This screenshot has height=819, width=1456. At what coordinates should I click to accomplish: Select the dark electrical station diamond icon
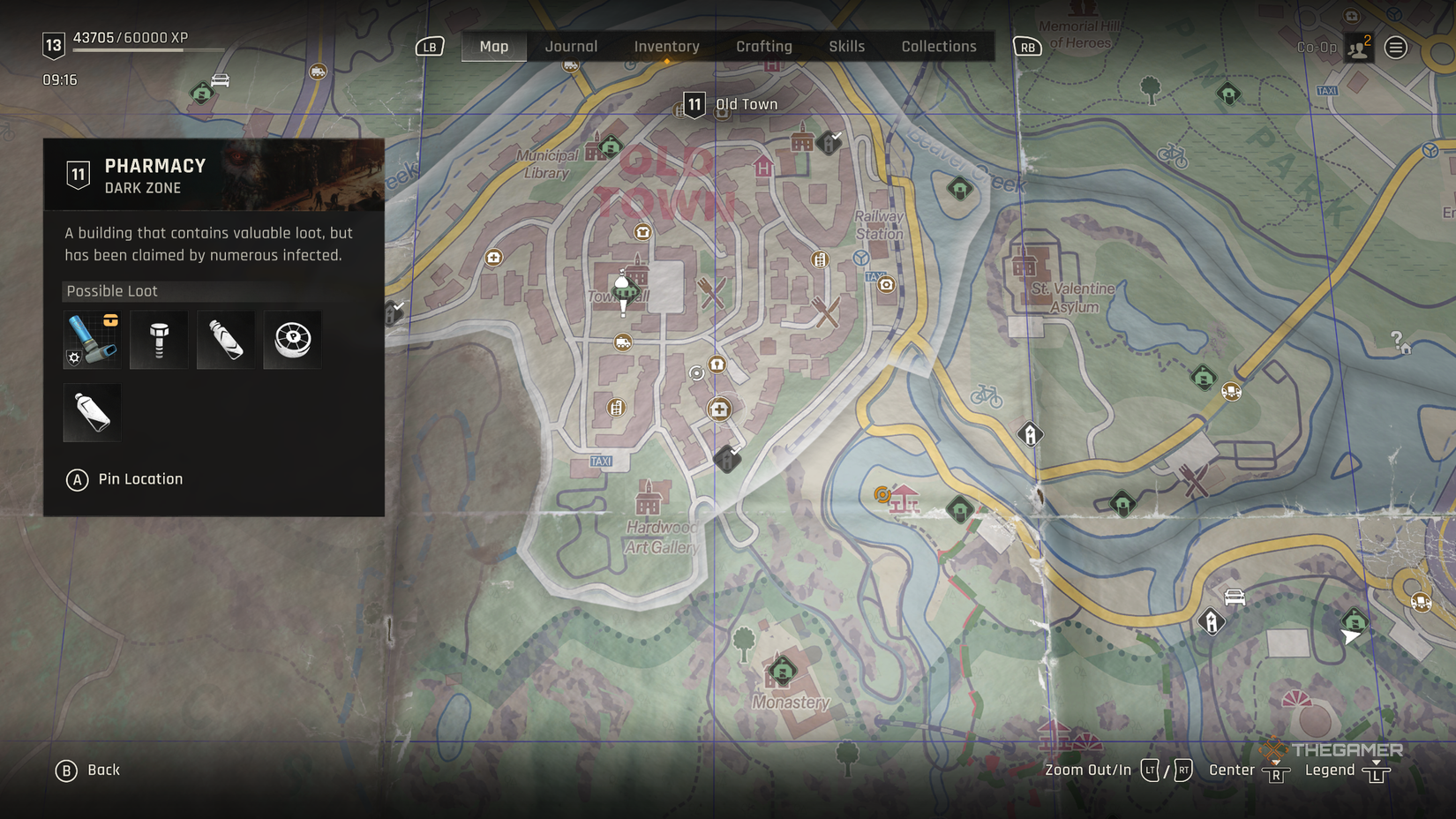coord(1030,433)
